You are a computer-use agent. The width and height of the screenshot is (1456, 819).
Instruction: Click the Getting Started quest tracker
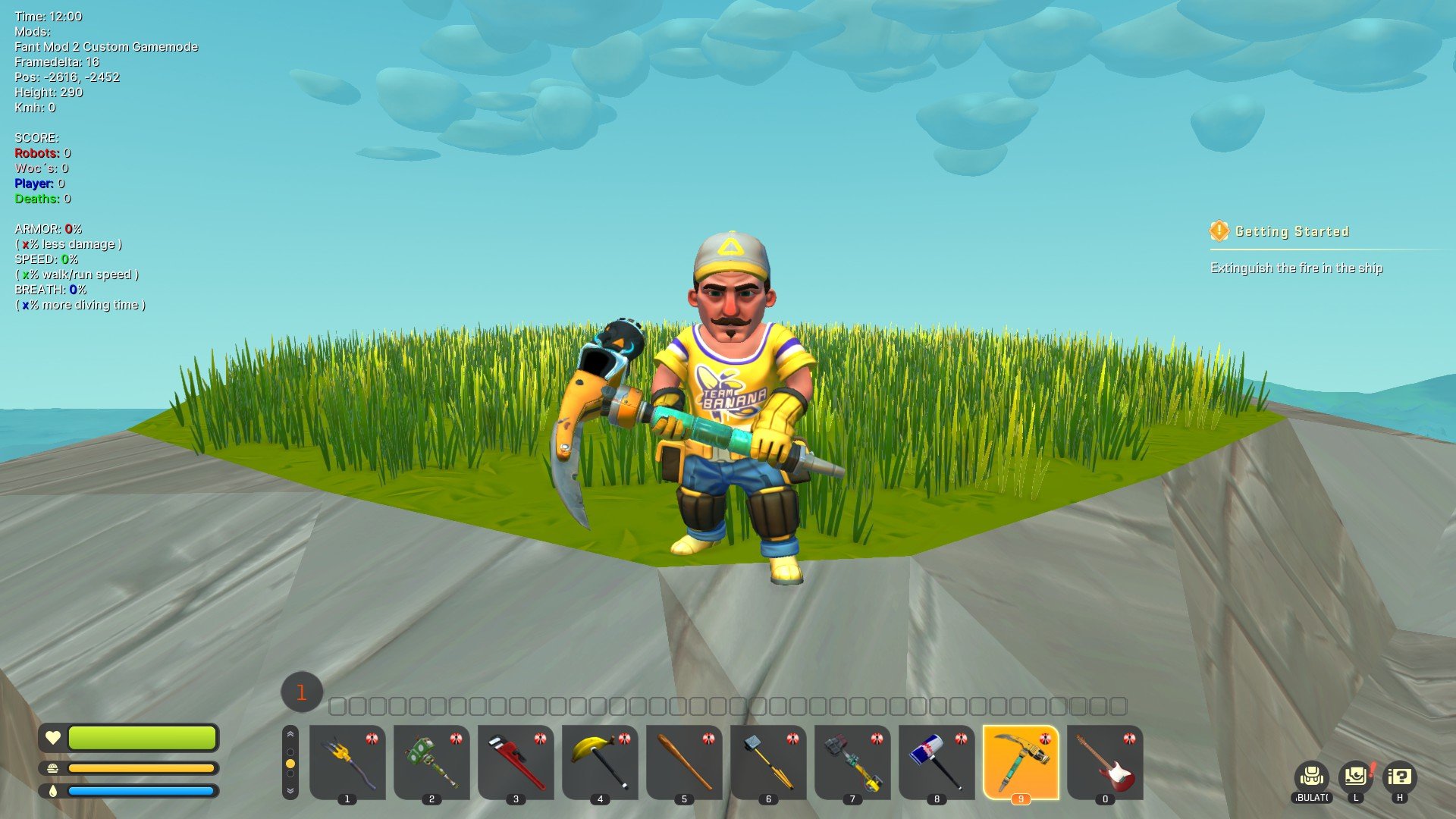point(1291,232)
